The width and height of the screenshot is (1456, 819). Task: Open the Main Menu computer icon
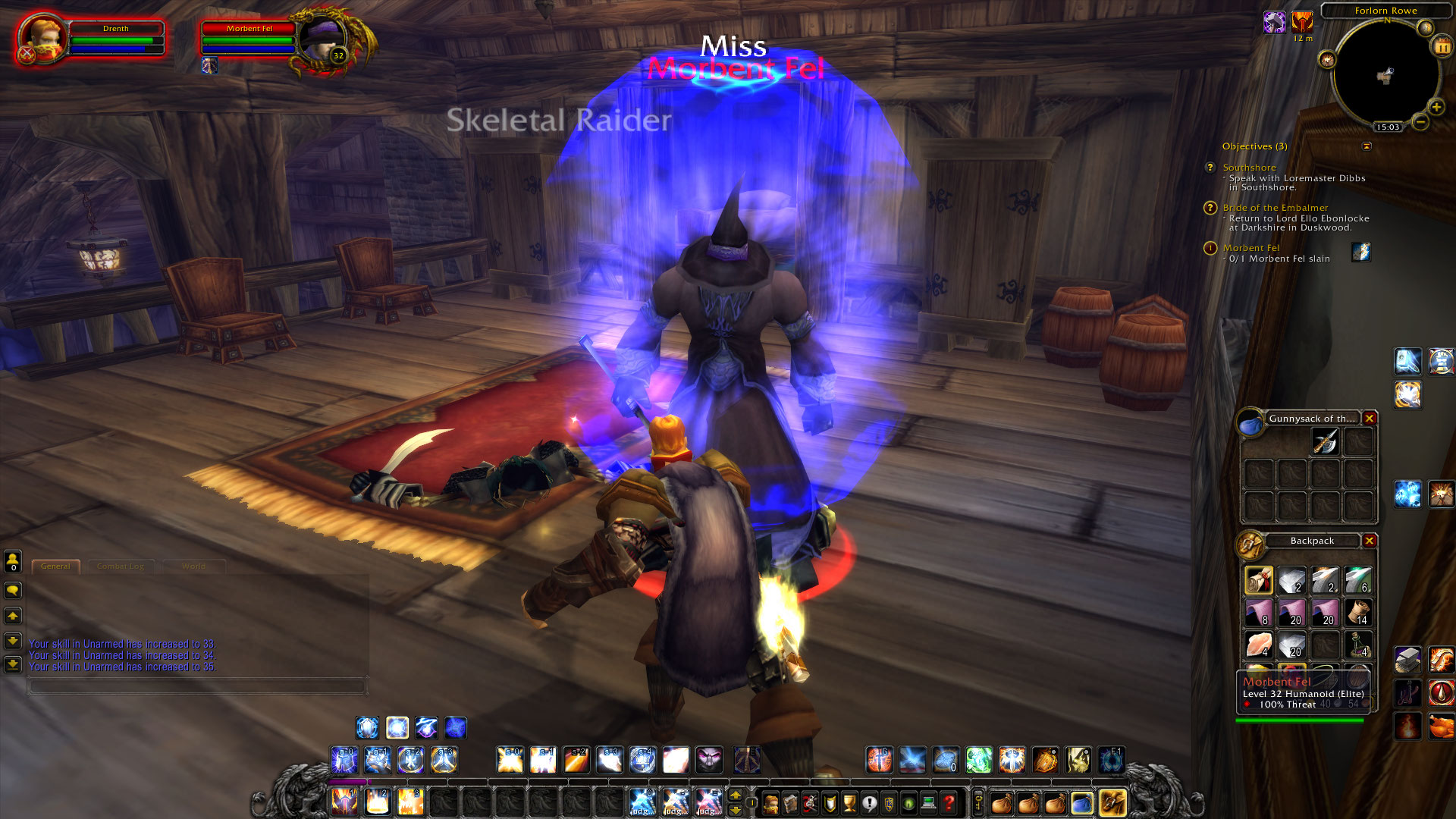pyautogui.click(x=928, y=802)
